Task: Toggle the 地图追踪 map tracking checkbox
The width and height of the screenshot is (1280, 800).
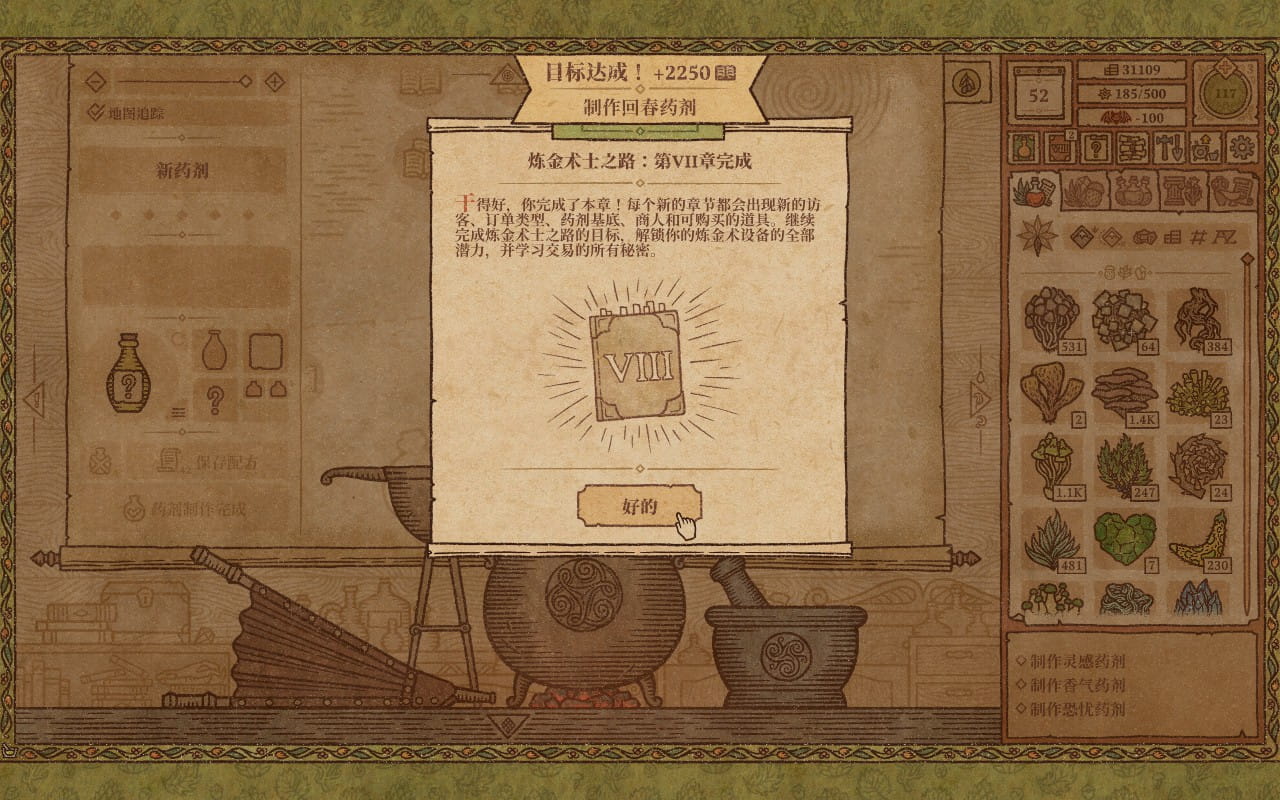Action: (x=95, y=110)
